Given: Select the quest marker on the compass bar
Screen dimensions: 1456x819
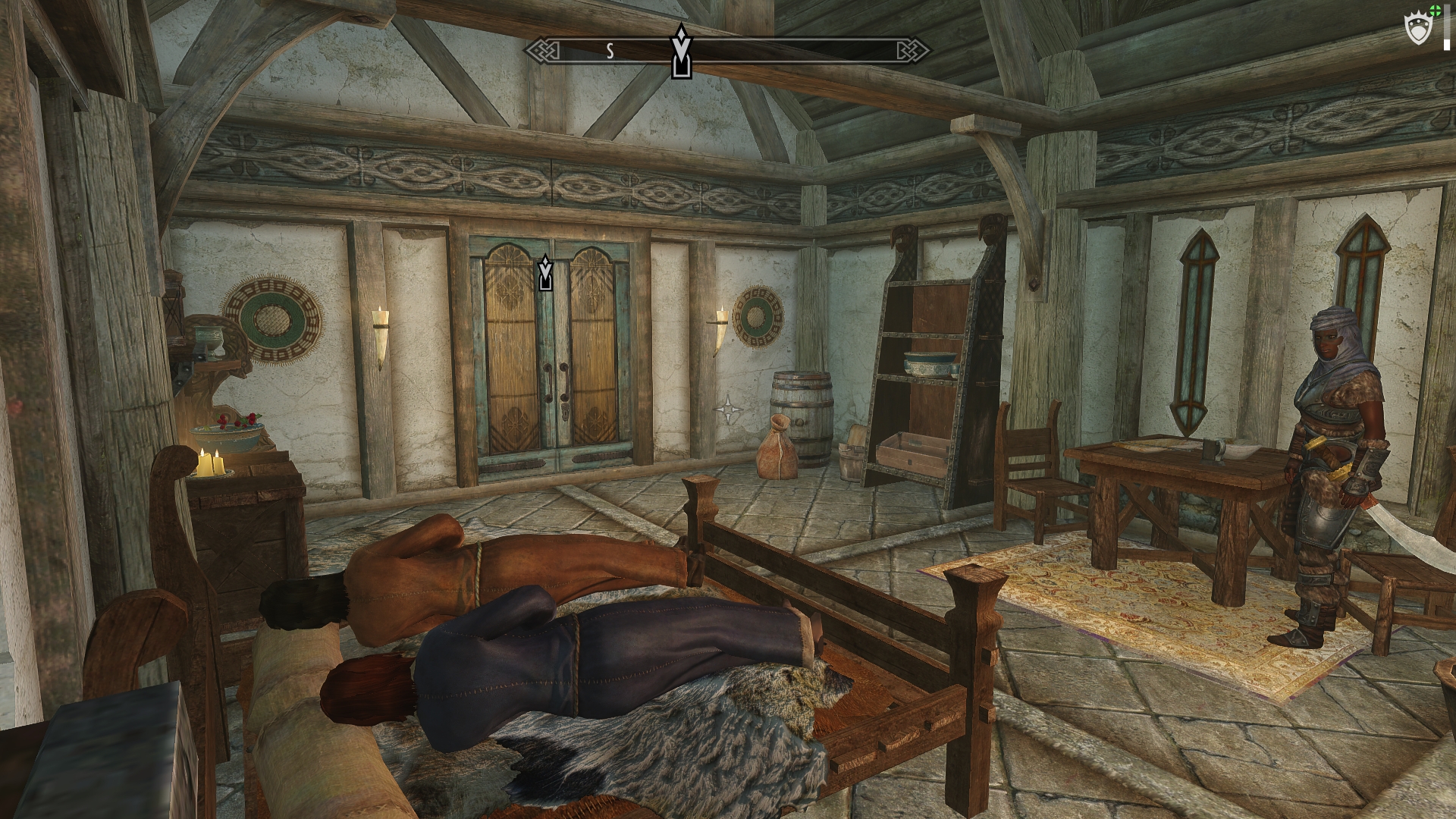Looking at the screenshot, I should pos(681,52).
